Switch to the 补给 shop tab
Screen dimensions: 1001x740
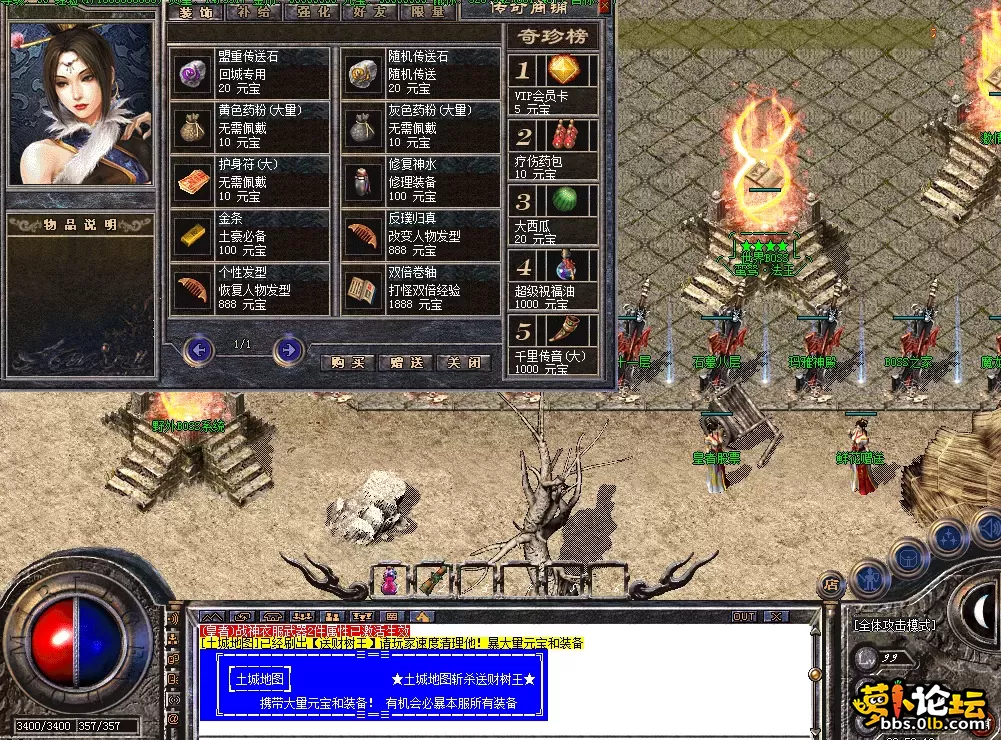[x=247, y=11]
